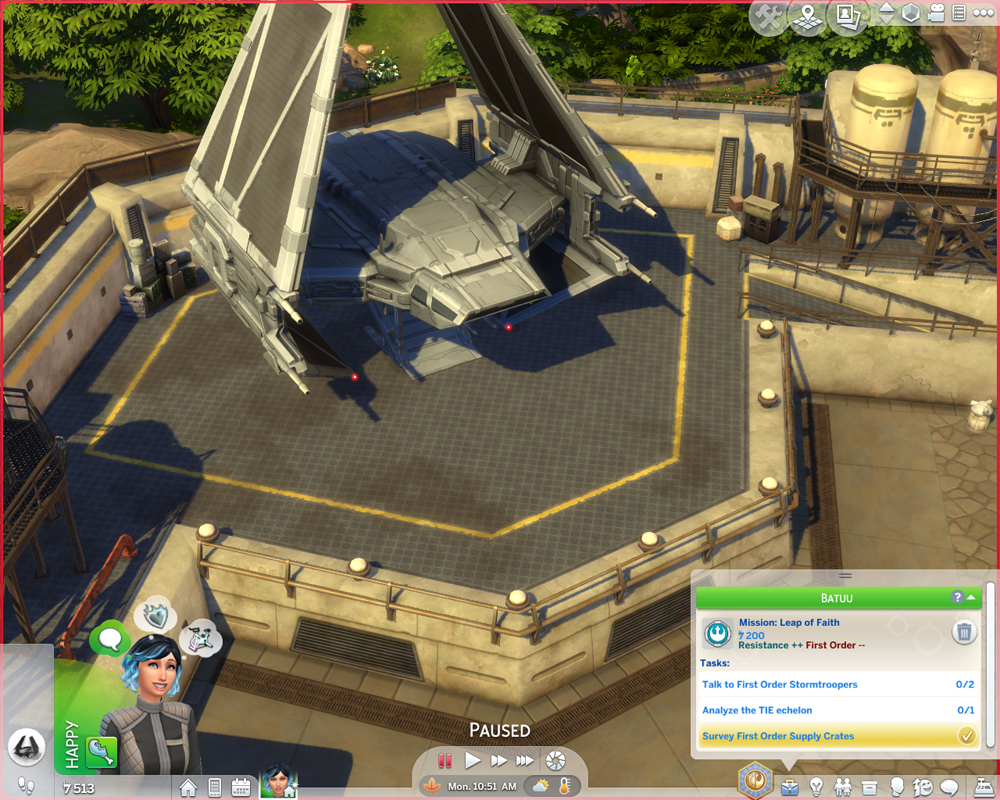Select the Talk to First Order Stormtroopers task

pos(780,685)
